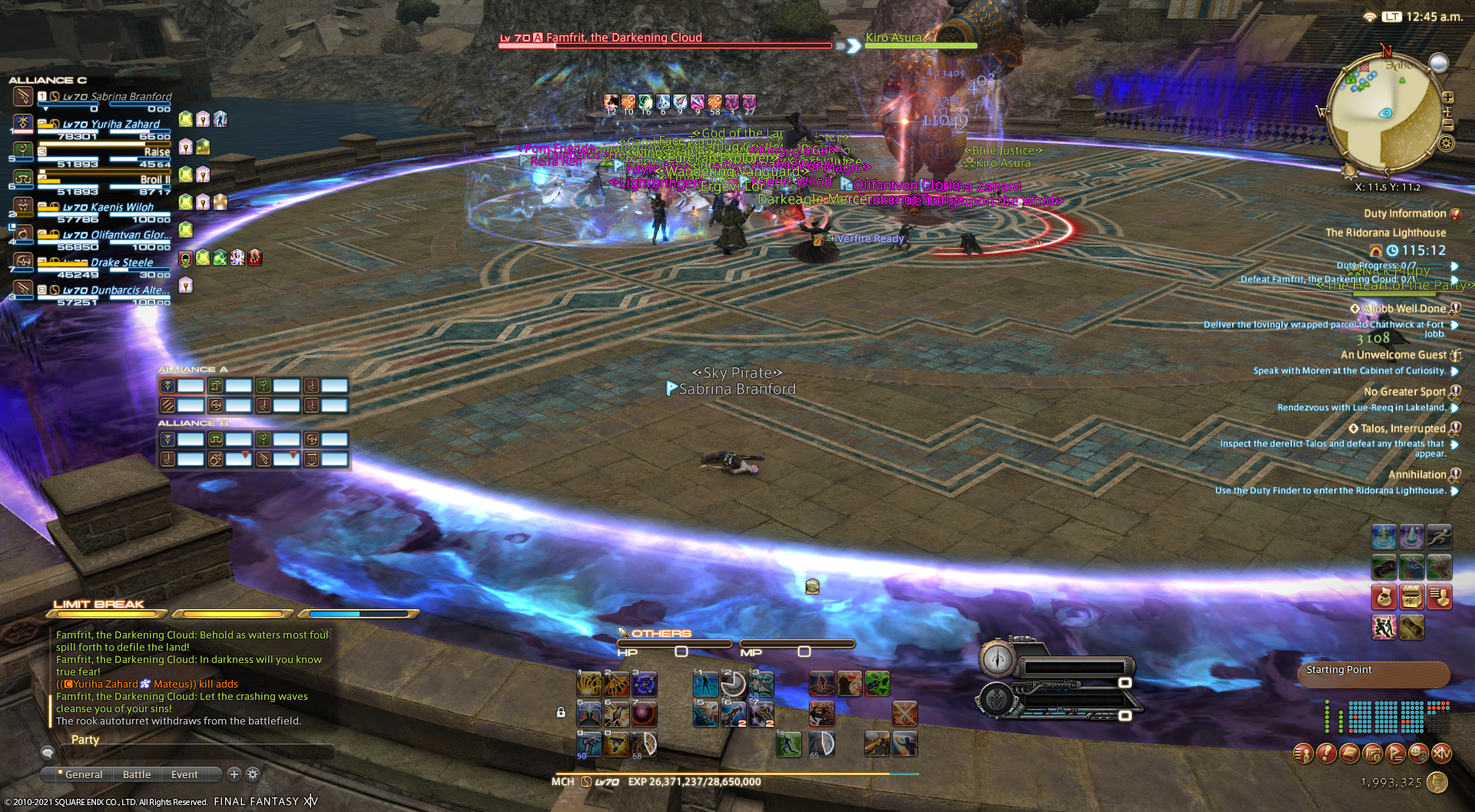This screenshot has height=812, width=1475.
Task: Summon a mount using a mount icon
Action: (x=1384, y=567)
